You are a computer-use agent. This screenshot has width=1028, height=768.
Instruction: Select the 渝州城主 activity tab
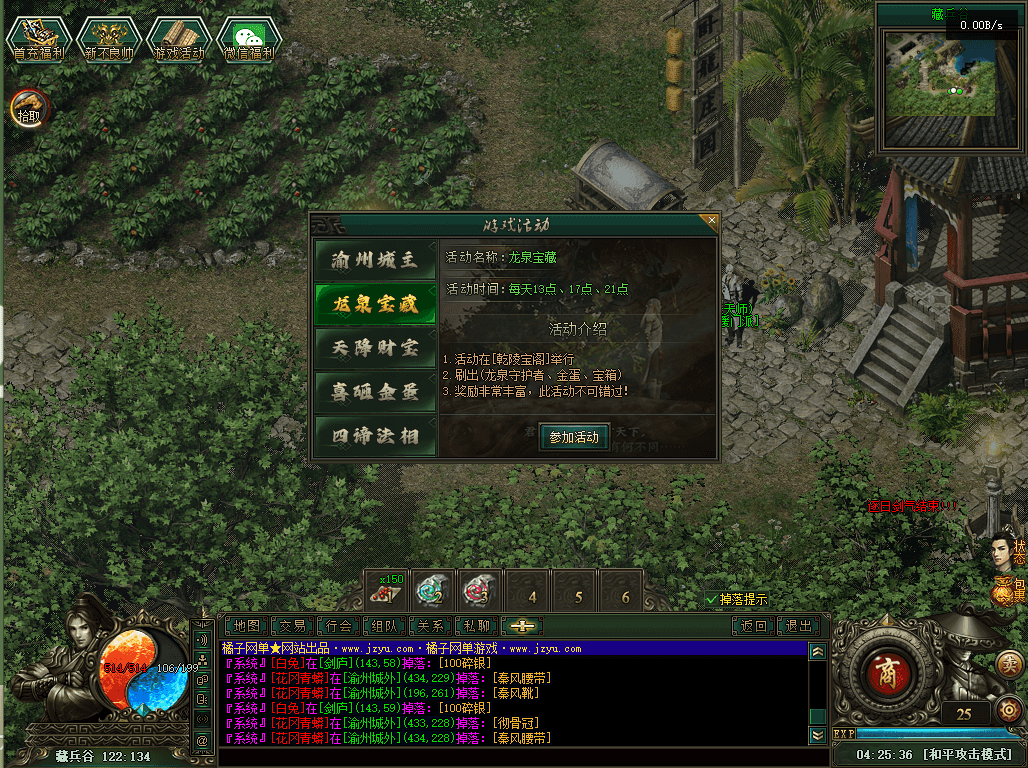(375, 261)
